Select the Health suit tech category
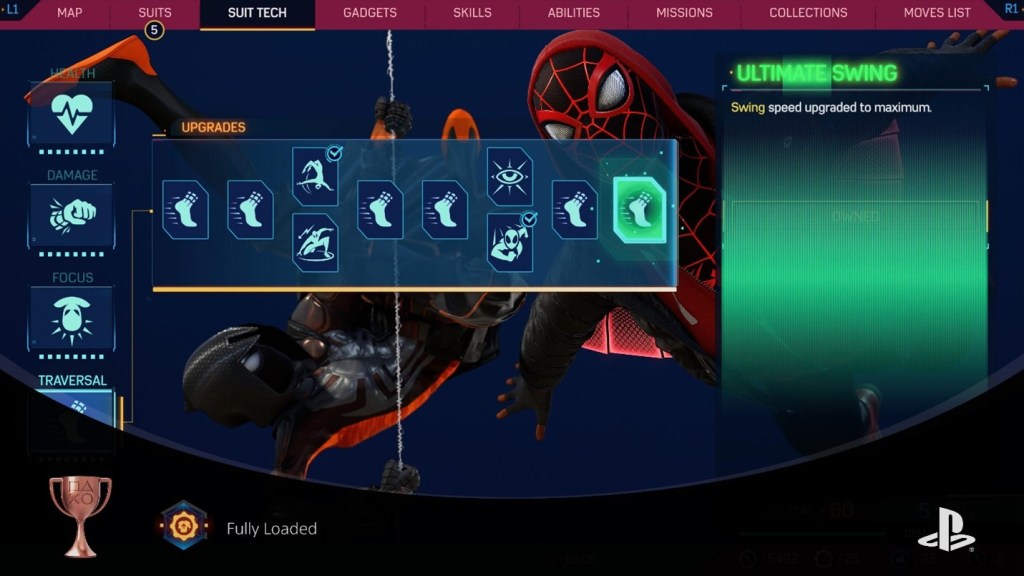 click(x=71, y=115)
